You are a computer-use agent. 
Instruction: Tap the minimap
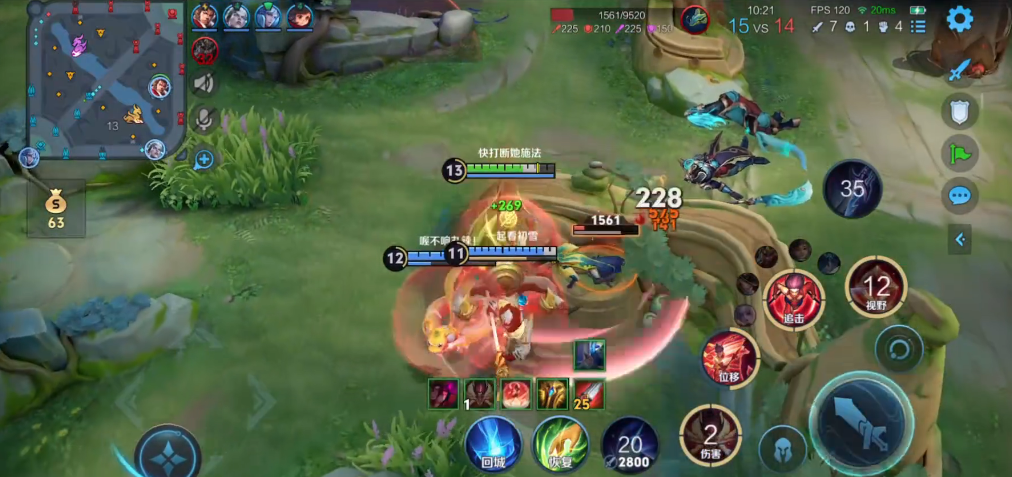tap(107, 80)
